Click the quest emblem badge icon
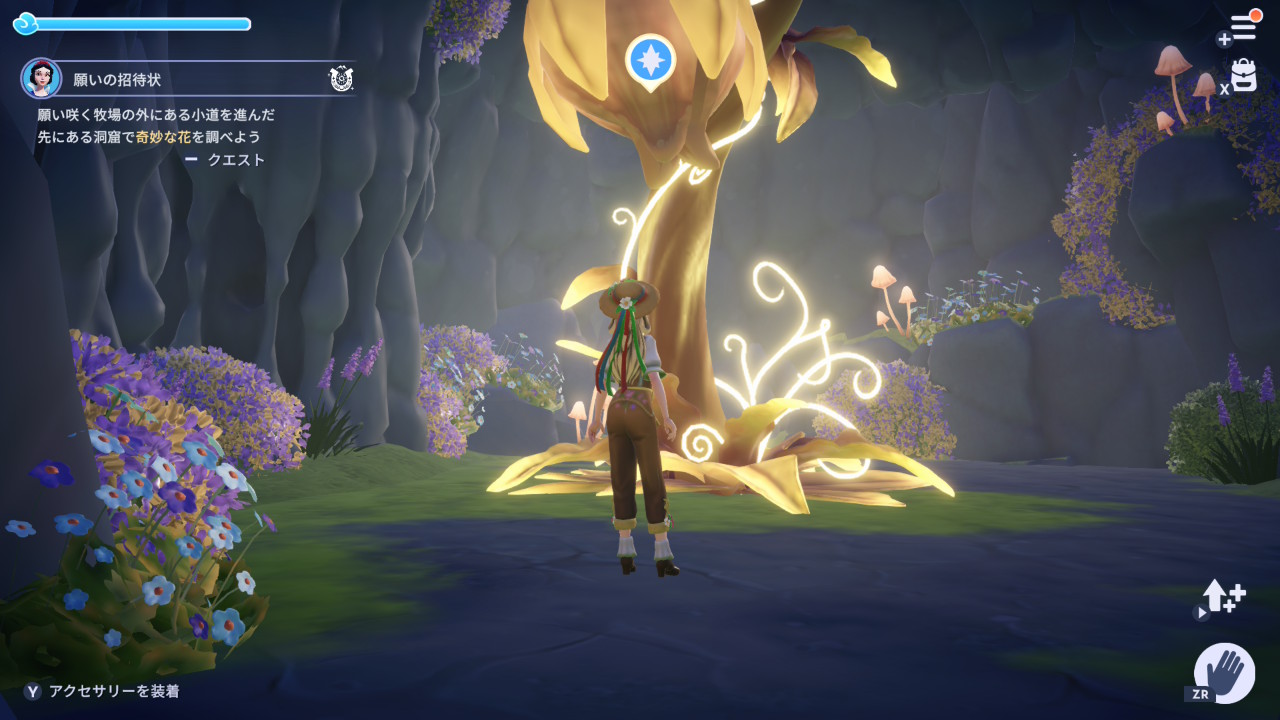Image resolution: width=1280 pixels, height=720 pixels. (341, 78)
